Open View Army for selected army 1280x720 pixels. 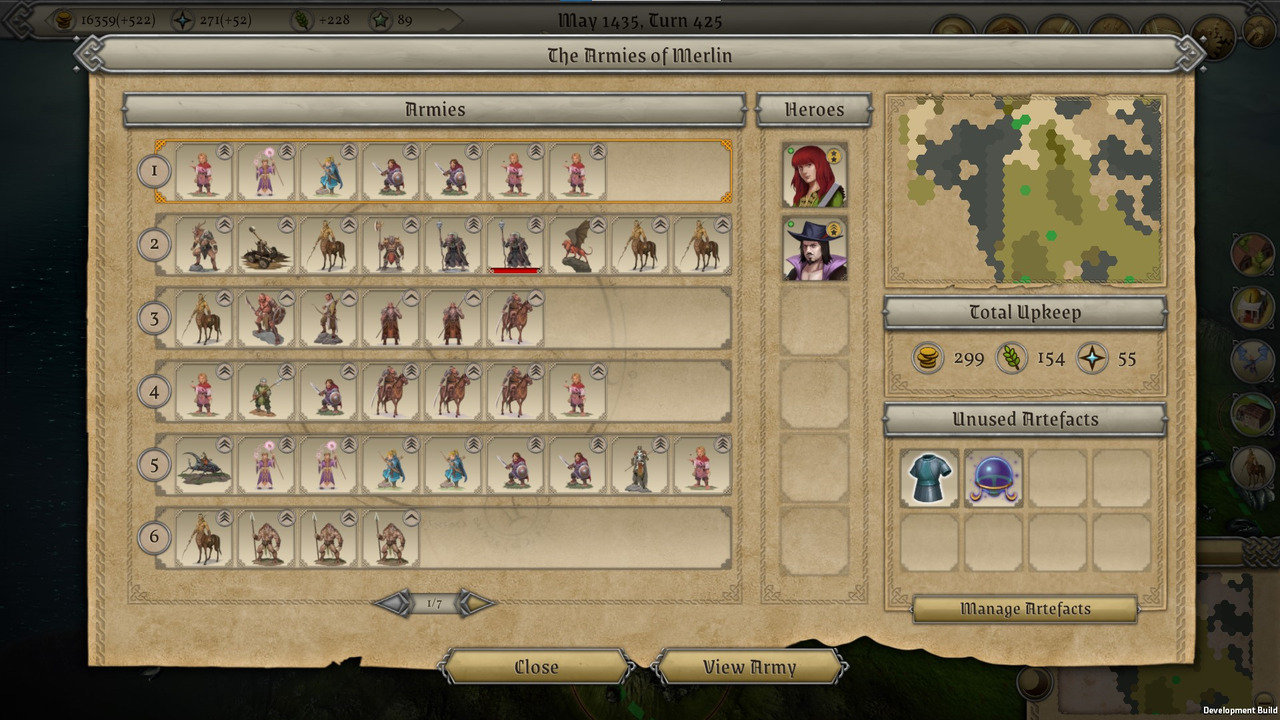coord(749,667)
